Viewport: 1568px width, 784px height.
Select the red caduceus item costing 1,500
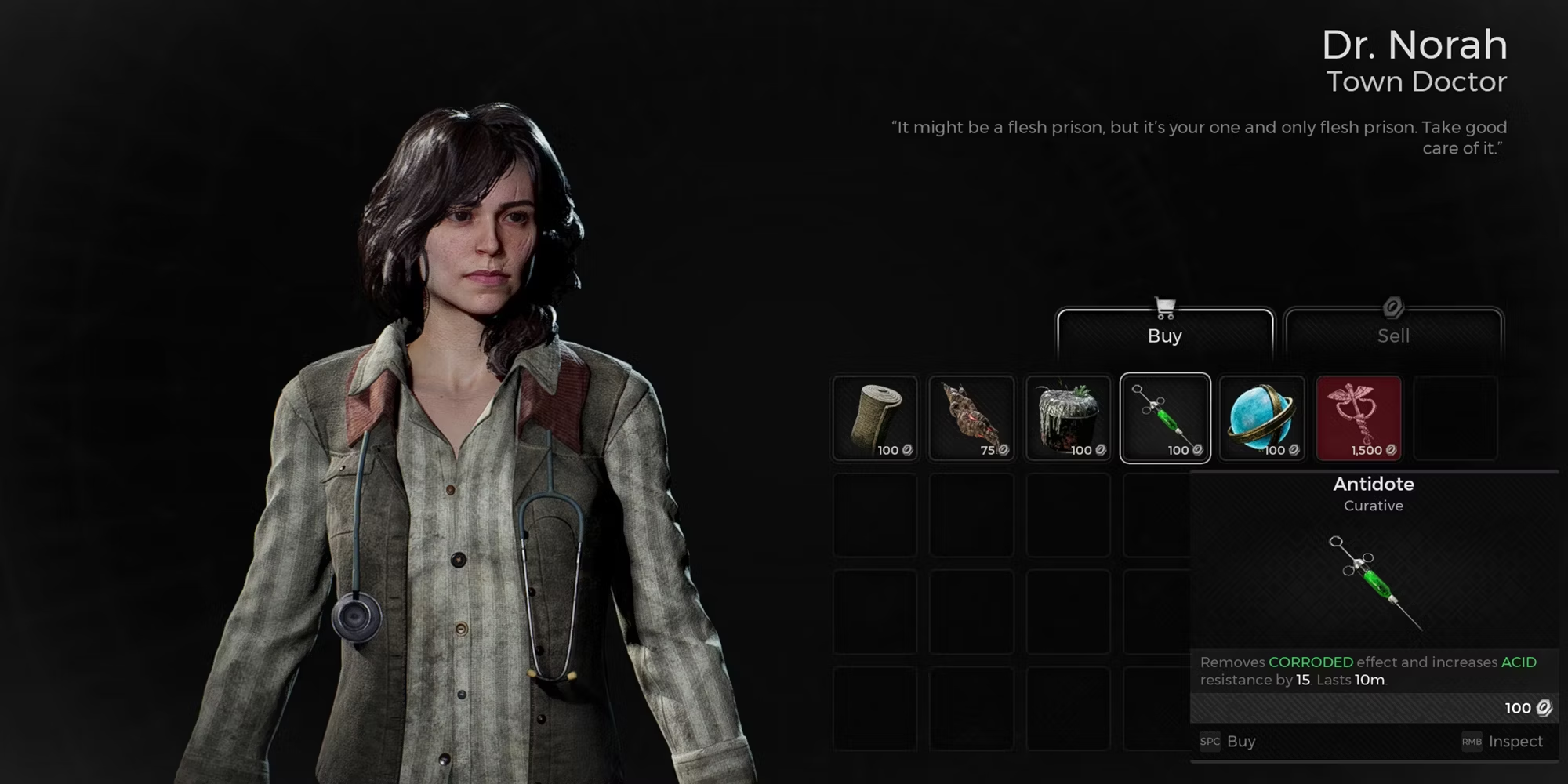(x=1359, y=418)
